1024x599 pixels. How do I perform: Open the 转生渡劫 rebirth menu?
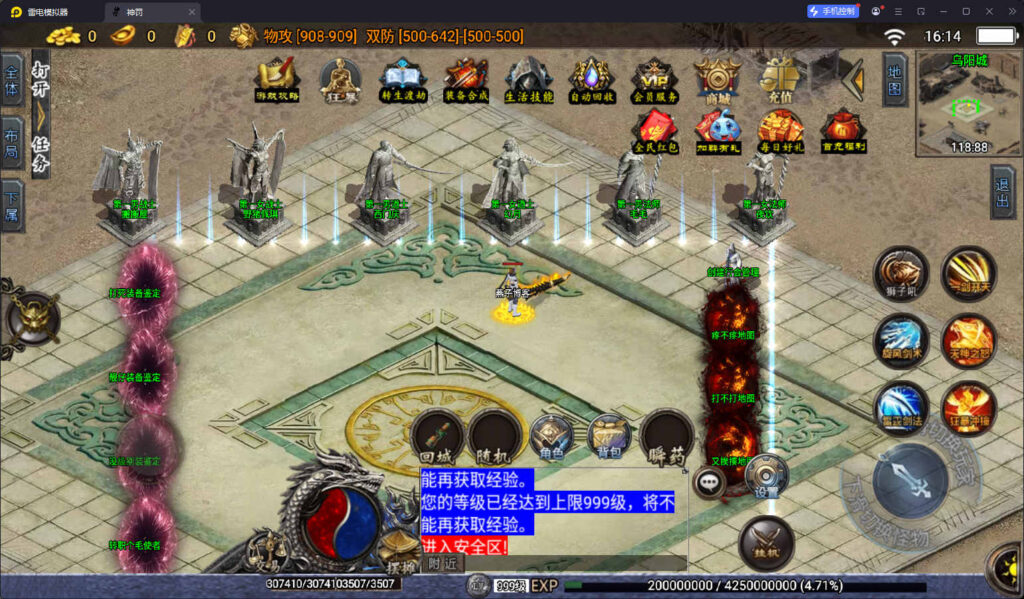403,78
